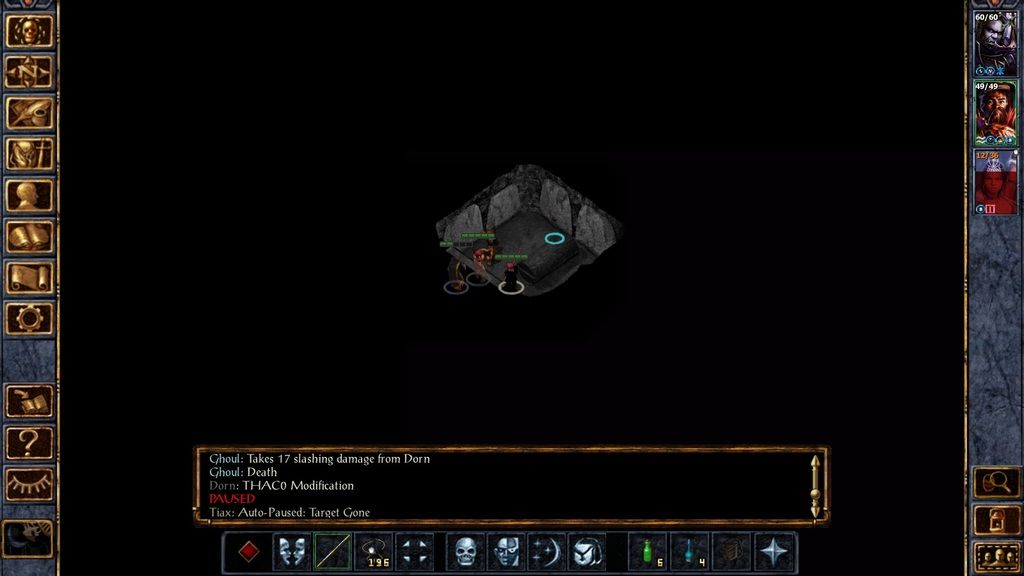Open special abilities with the star icon
The height and width of the screenshot is (576, 1024).
click(x=773, y=551)
